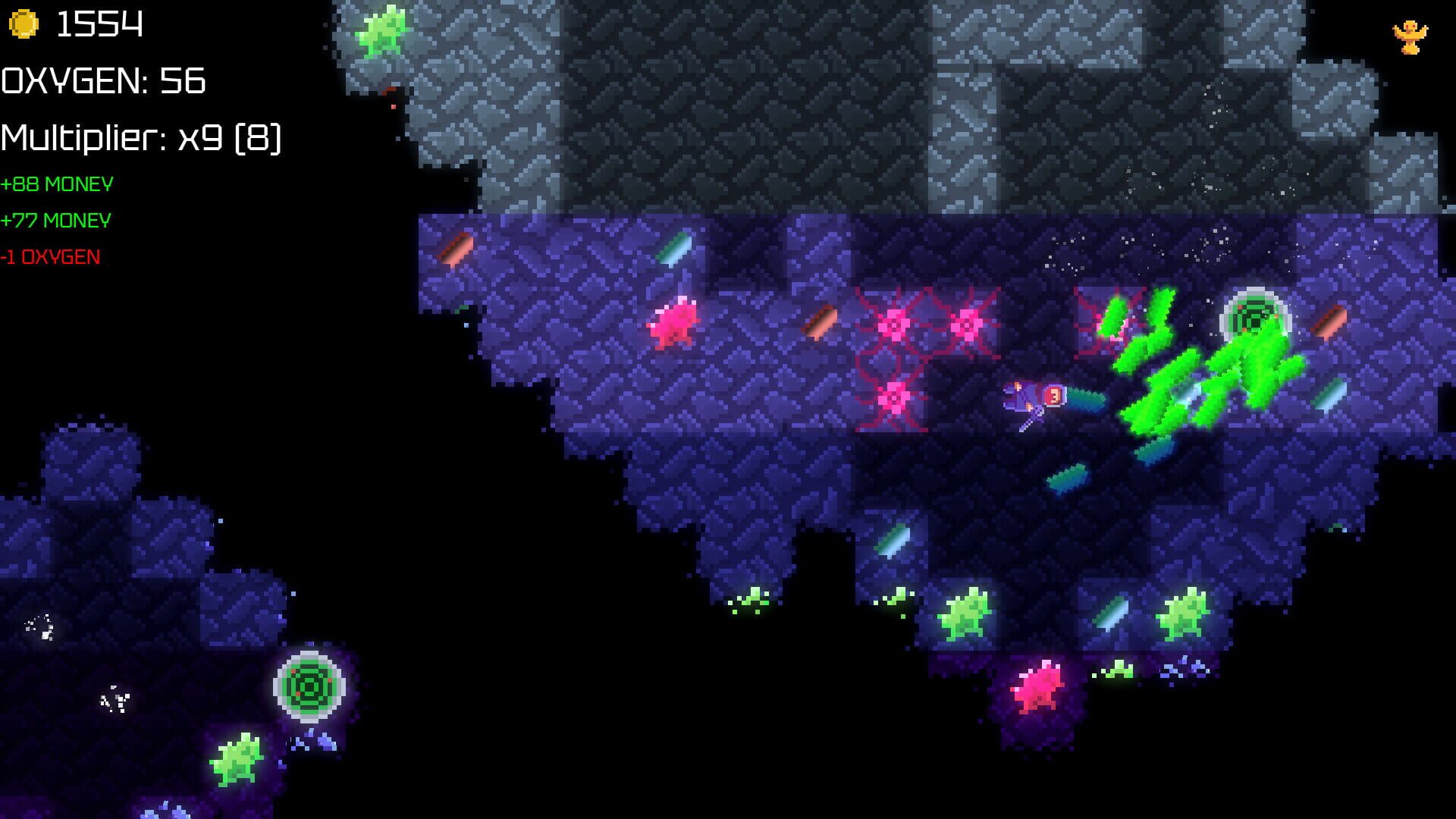
Task: Click the red -1 OXYGEN notification
Action: pos(49,256)
